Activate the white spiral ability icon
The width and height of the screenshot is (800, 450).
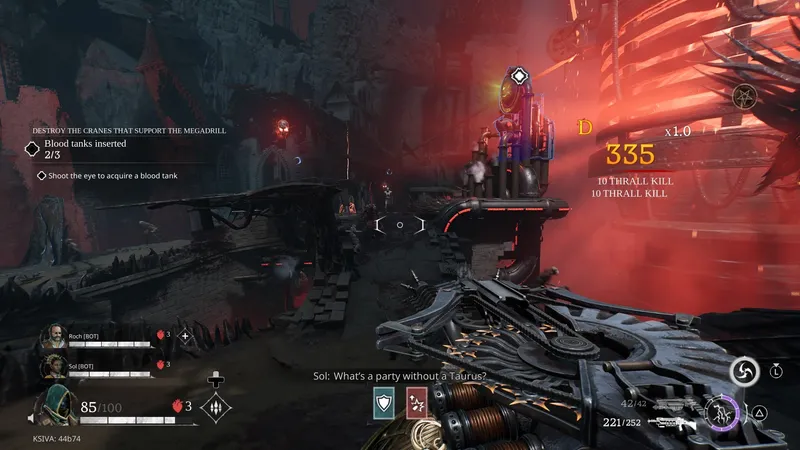pos(743,371)
